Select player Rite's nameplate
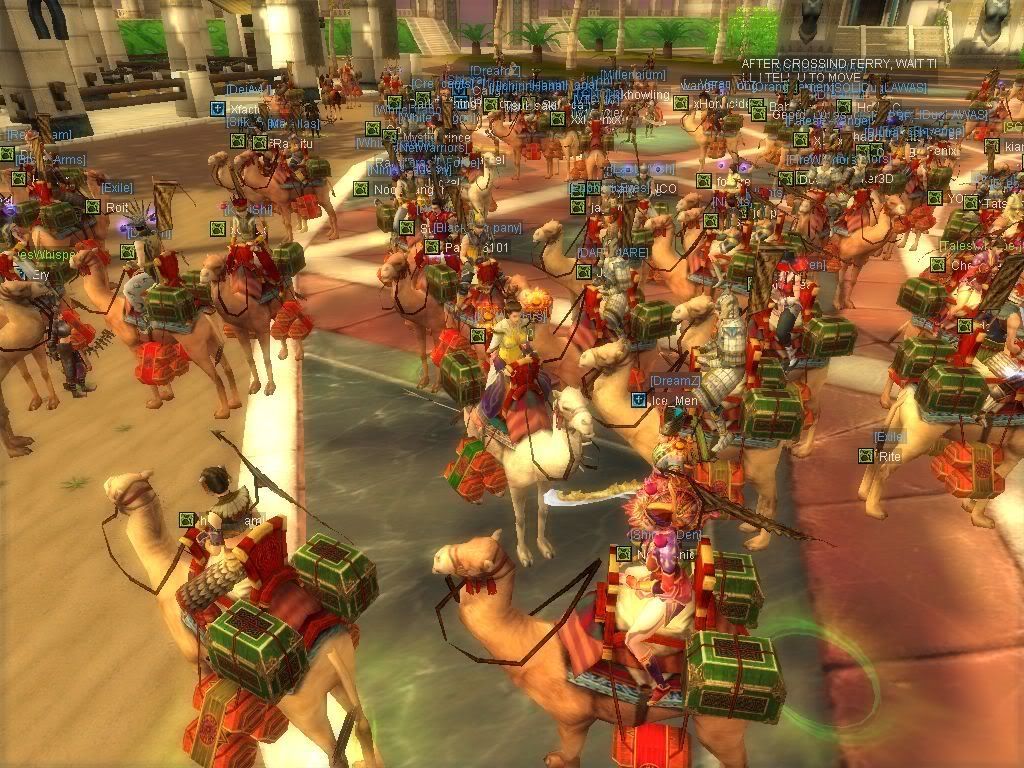 (889, 456)
